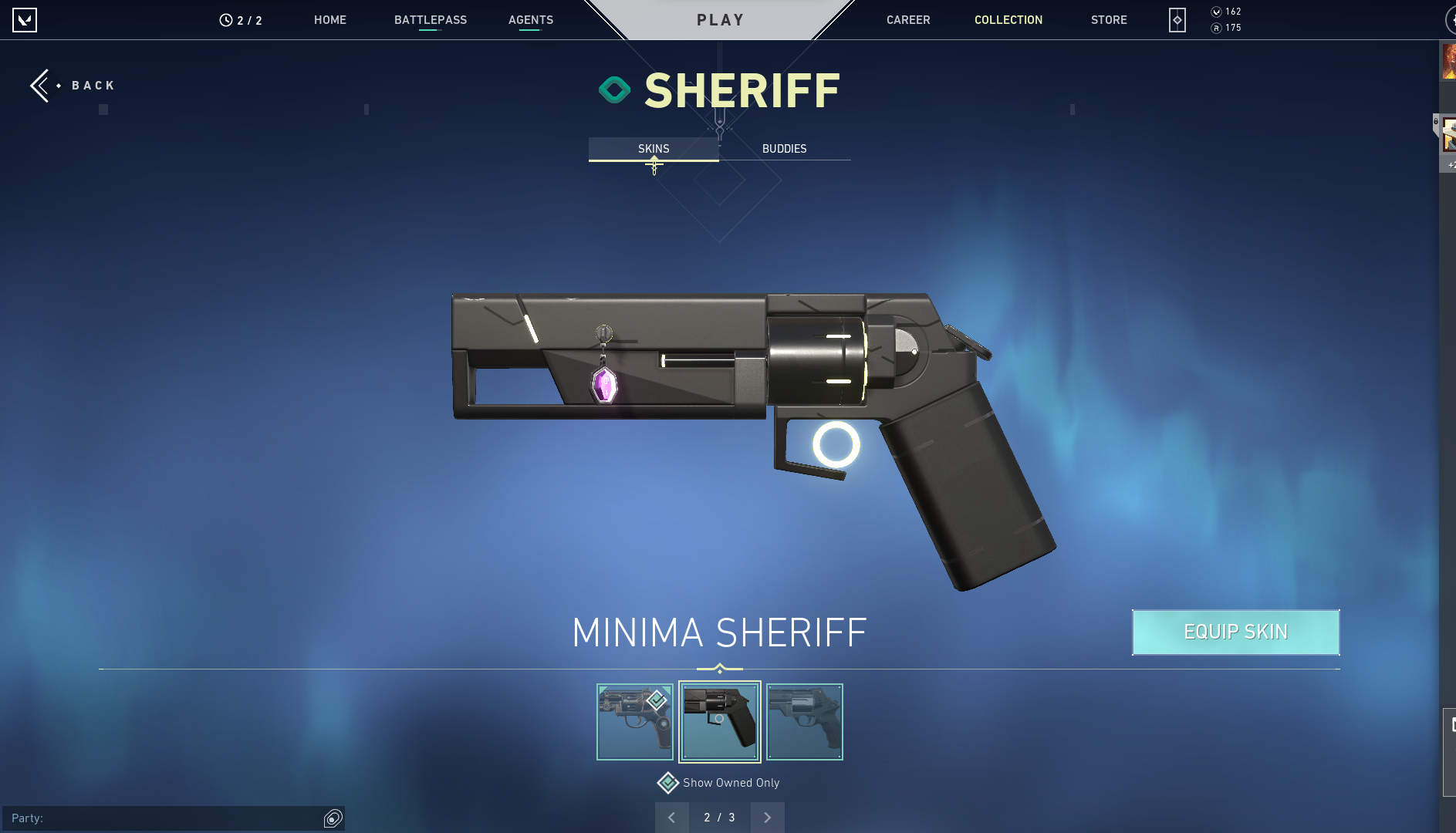Go to the next skin page with right chevron
This screenshot has height=833, width=1456.
pyautogui.click(x=767, y=817)
